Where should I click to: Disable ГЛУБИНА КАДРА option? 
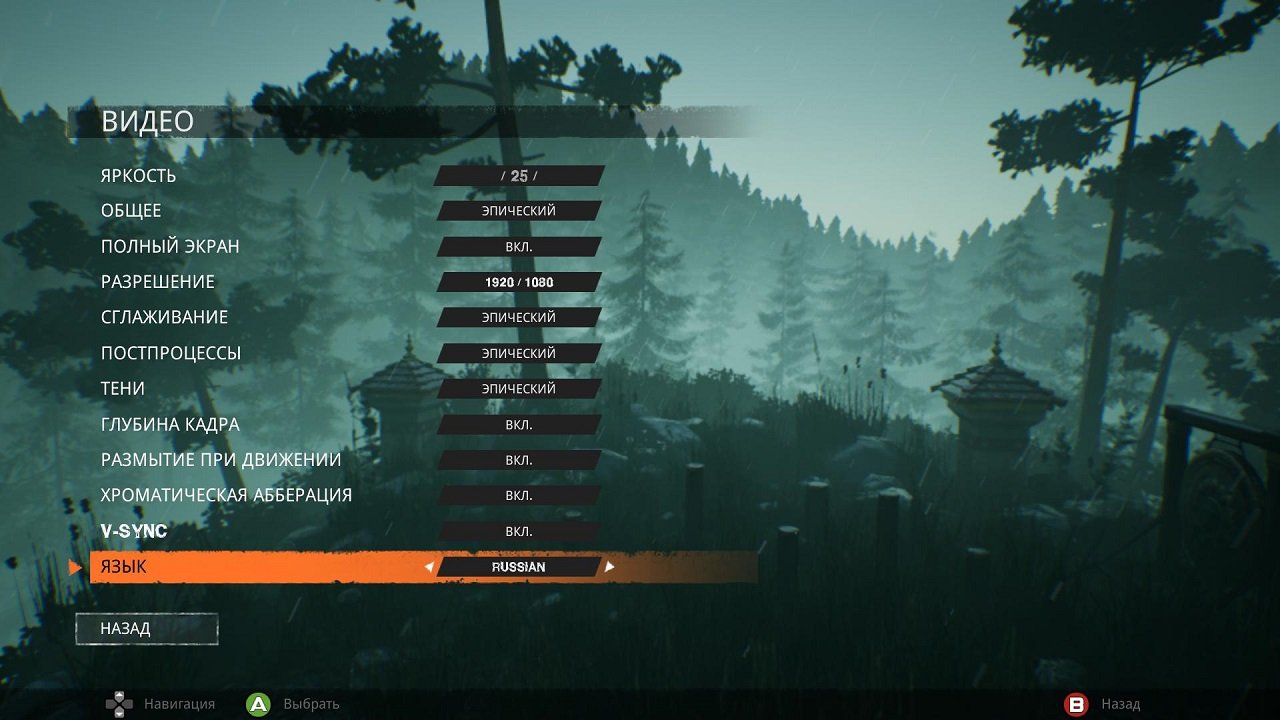coord(517,424)
